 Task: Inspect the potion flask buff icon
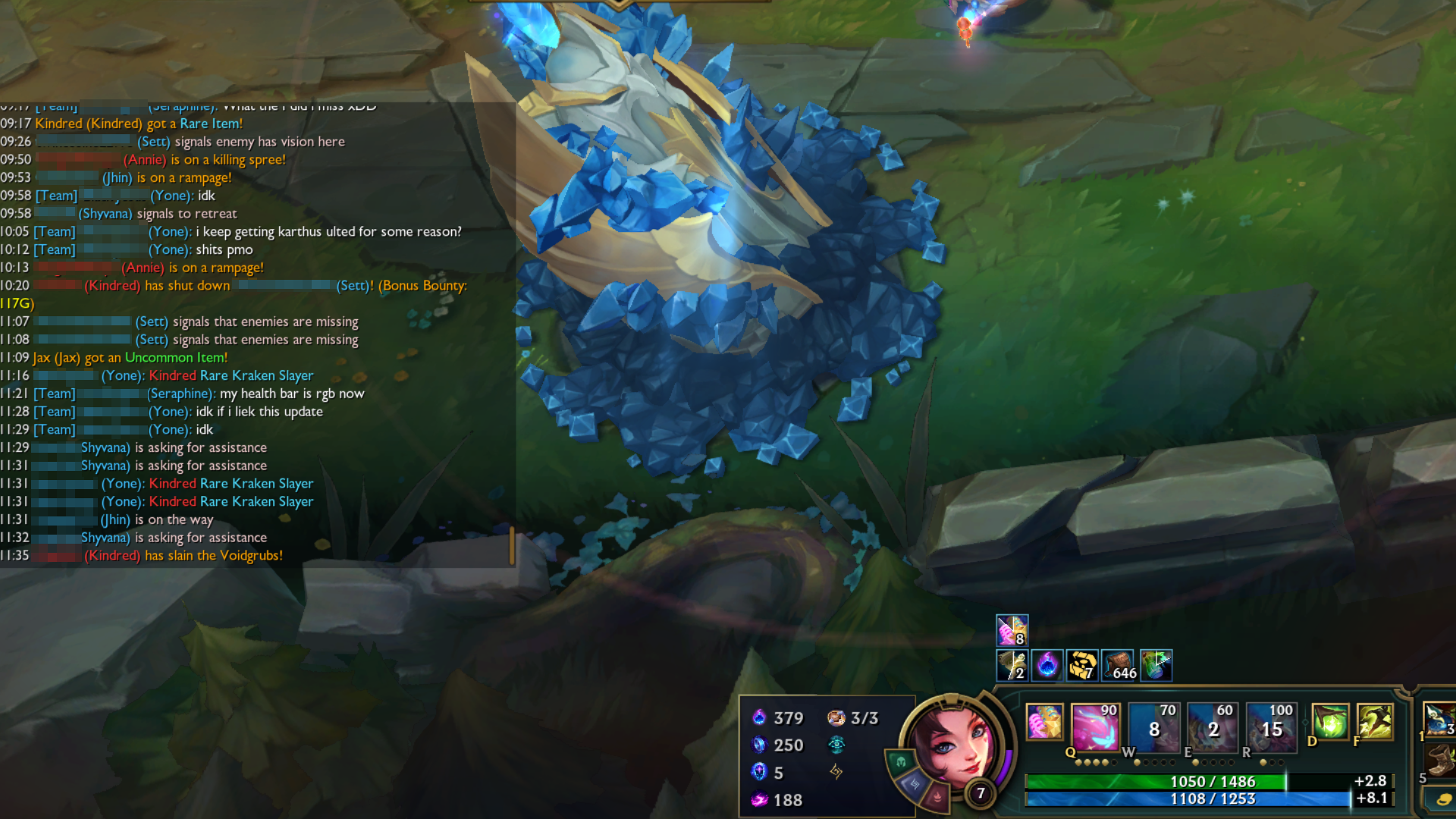[1155, 665]
